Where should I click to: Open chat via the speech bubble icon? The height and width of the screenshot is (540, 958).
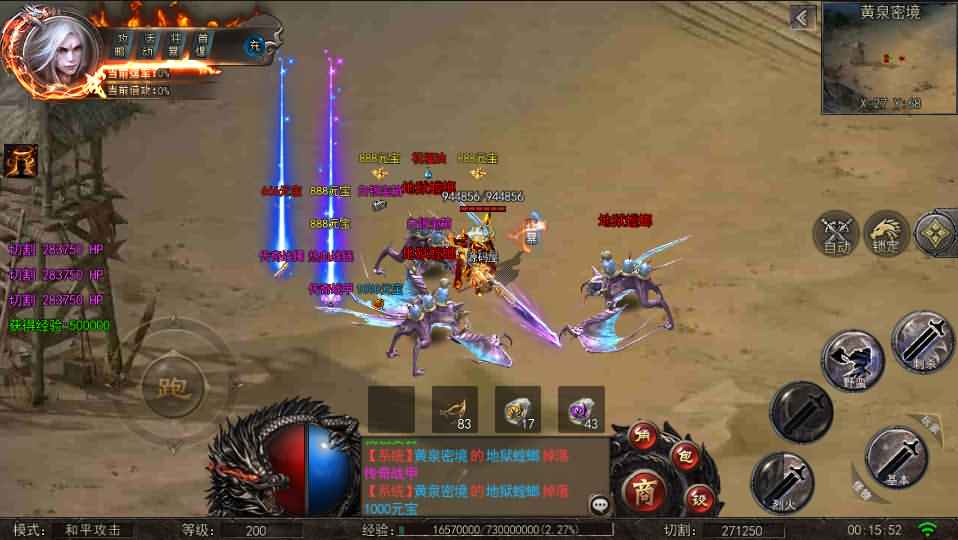pos(600,504)
